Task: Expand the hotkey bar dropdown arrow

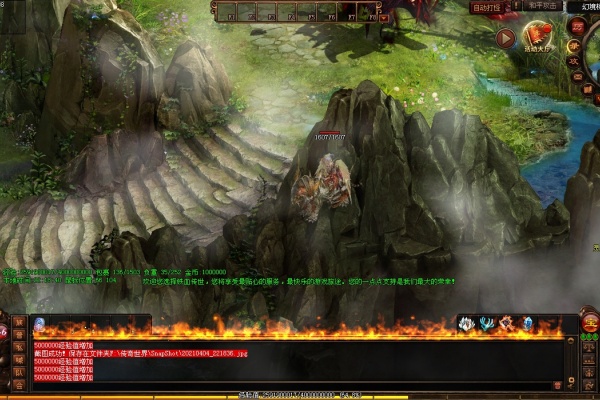Action: point(383,17)
